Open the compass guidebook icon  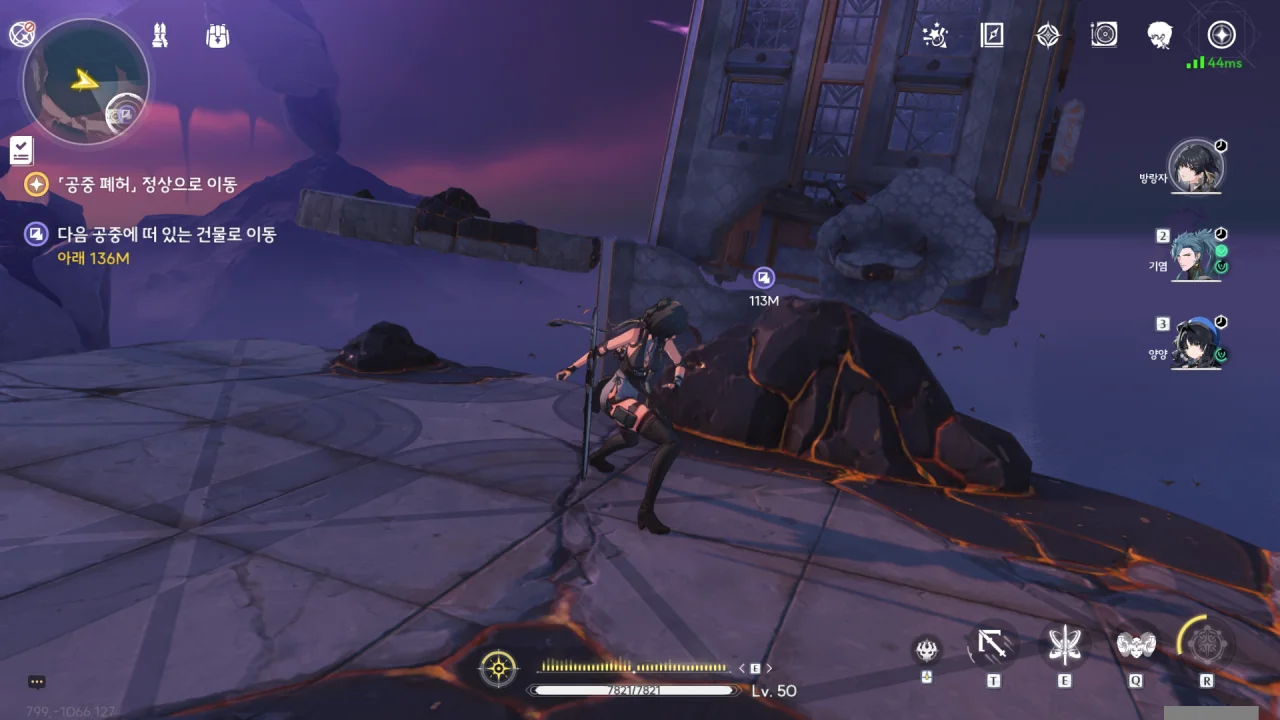(992, 36)
